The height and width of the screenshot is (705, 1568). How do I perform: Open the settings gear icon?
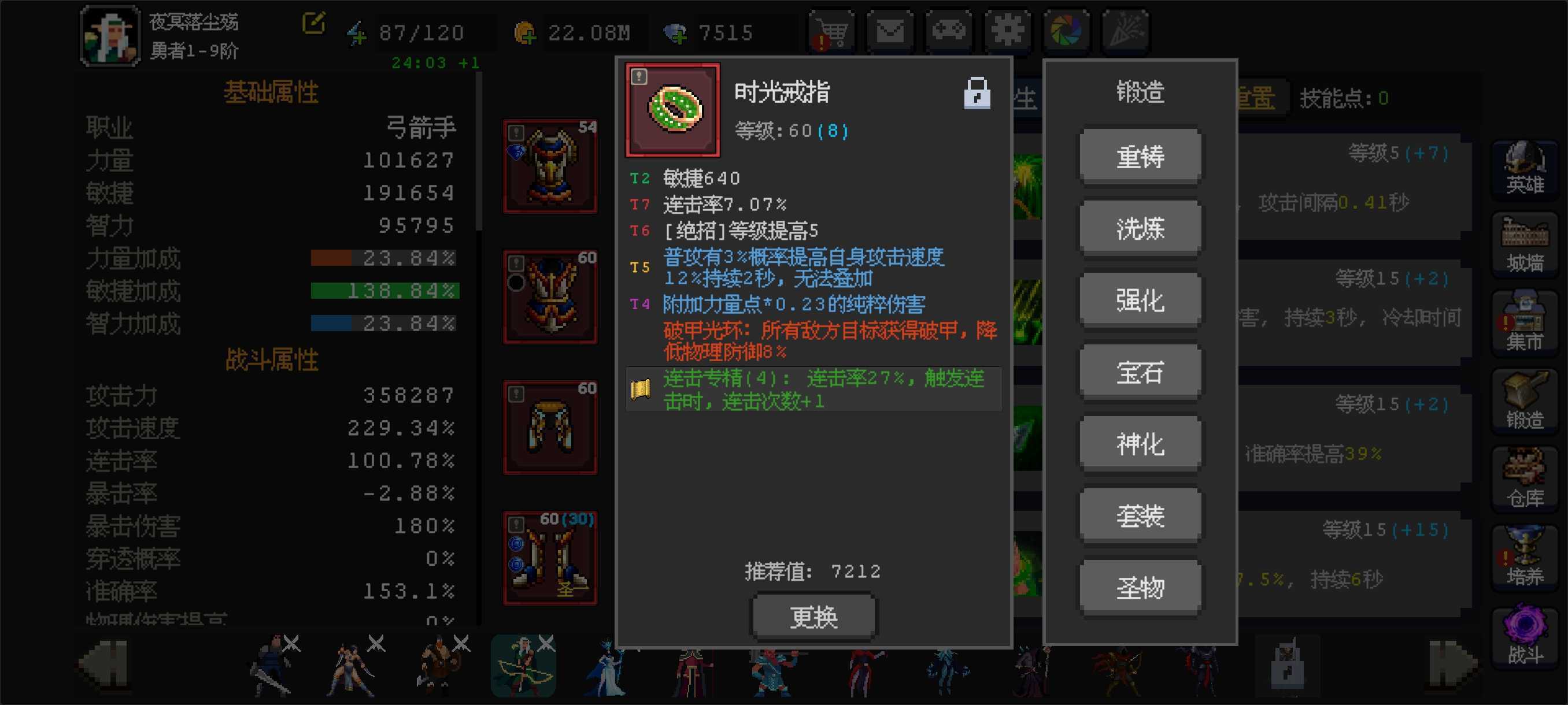coord(1007,31)
